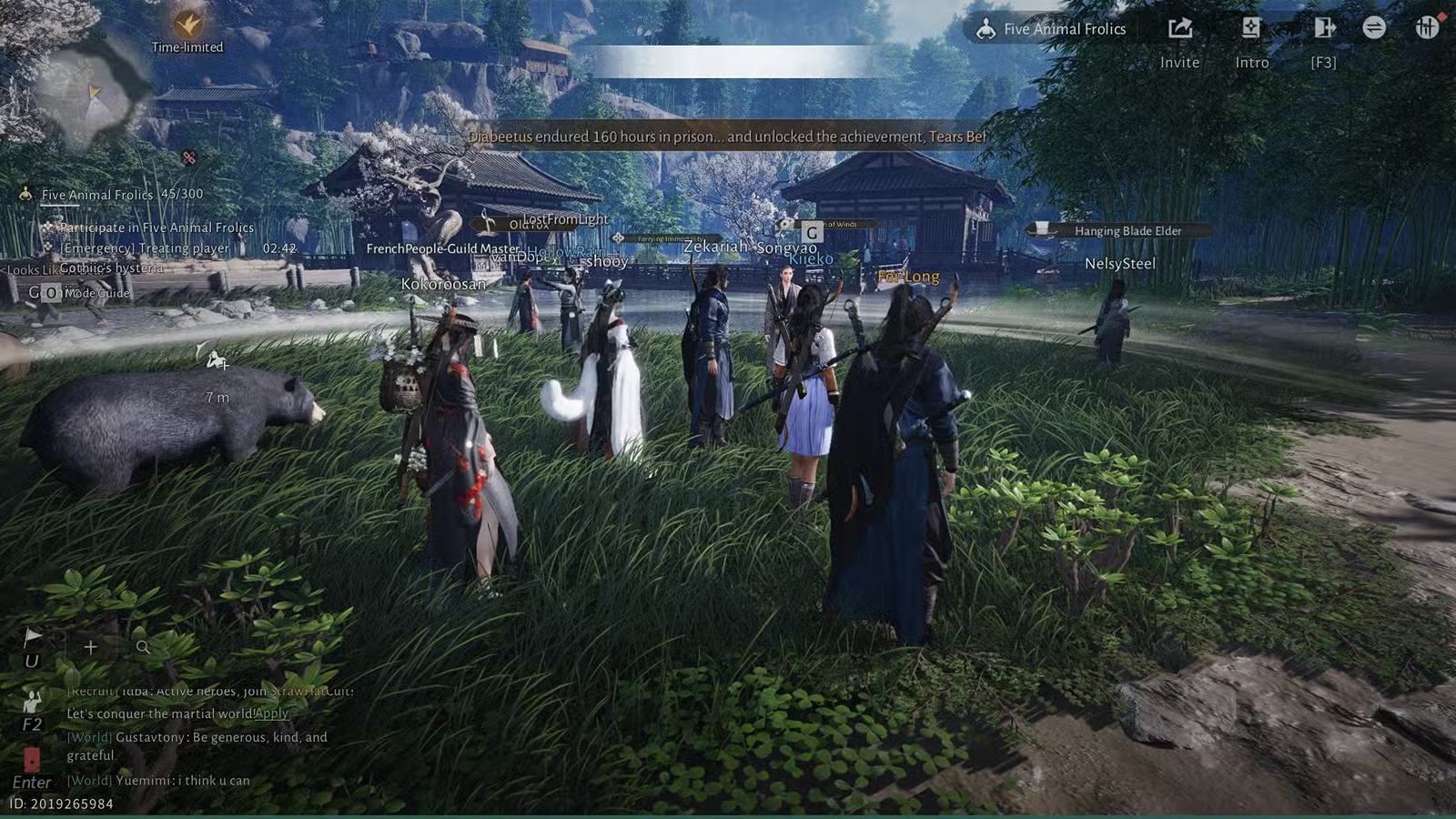
Task: Select the Emergency Treating player objective
Action: 145,248
